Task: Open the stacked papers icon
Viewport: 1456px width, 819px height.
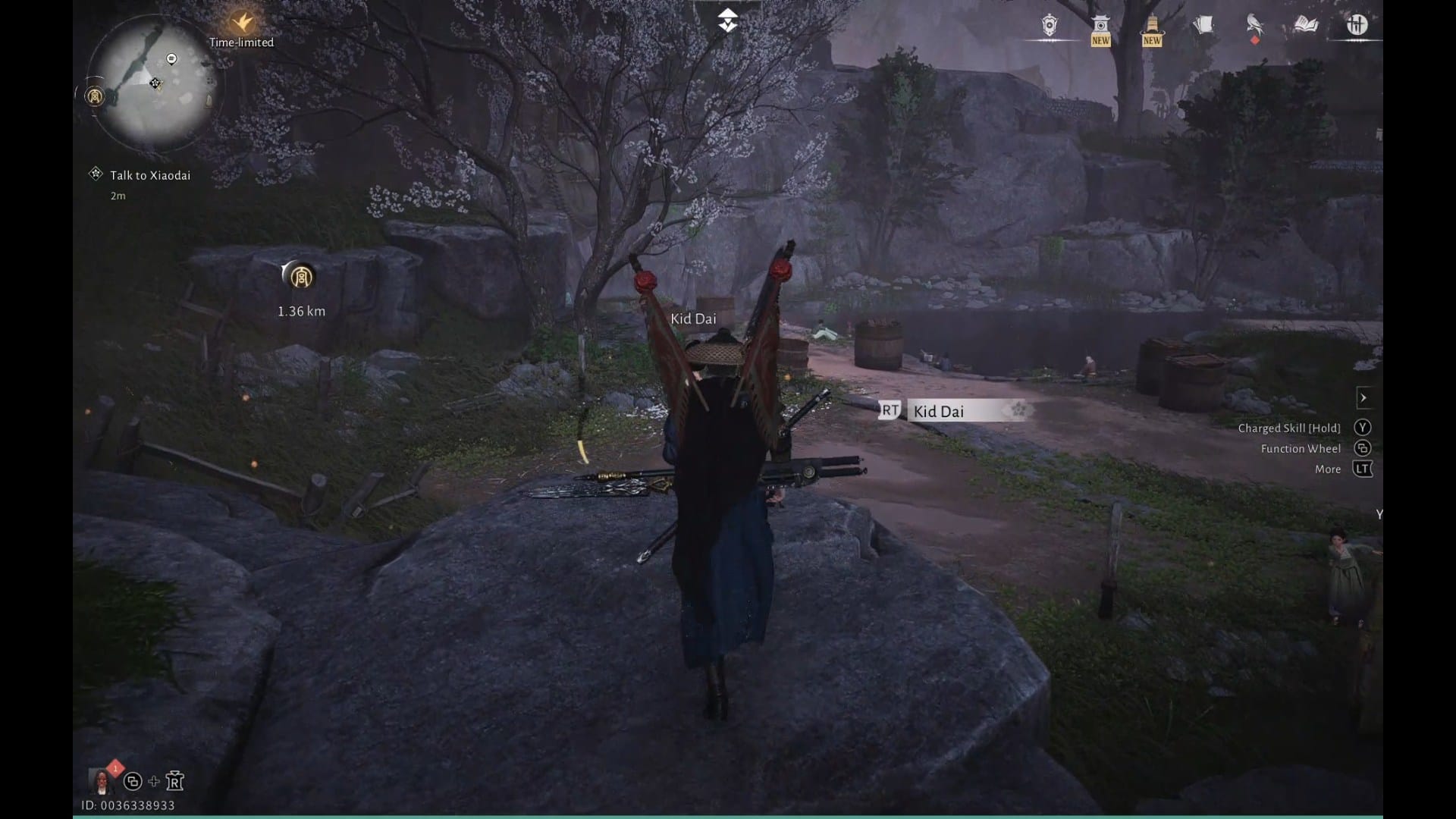Action: 1203,26
